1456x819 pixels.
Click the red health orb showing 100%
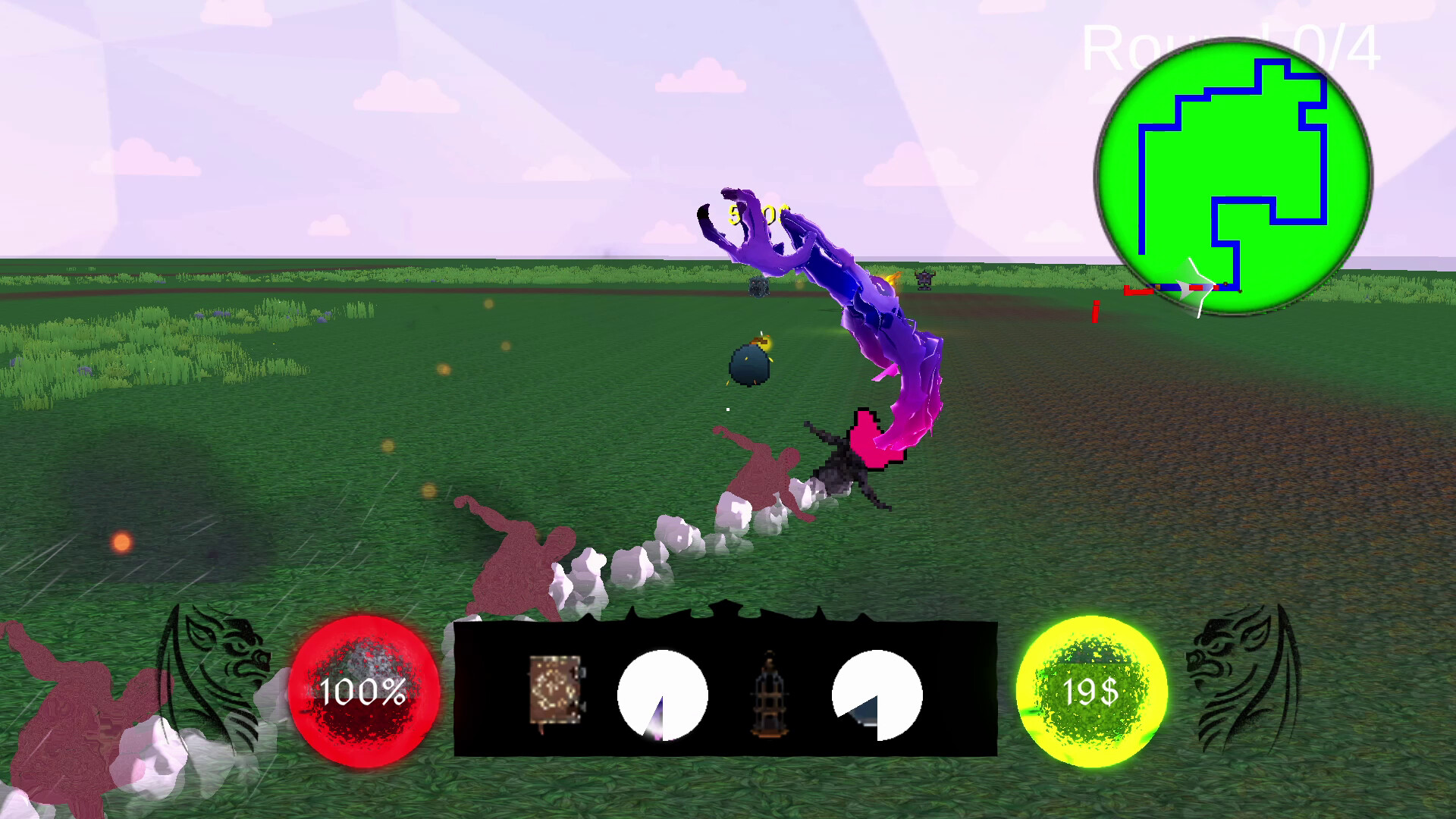coord(362,692)
